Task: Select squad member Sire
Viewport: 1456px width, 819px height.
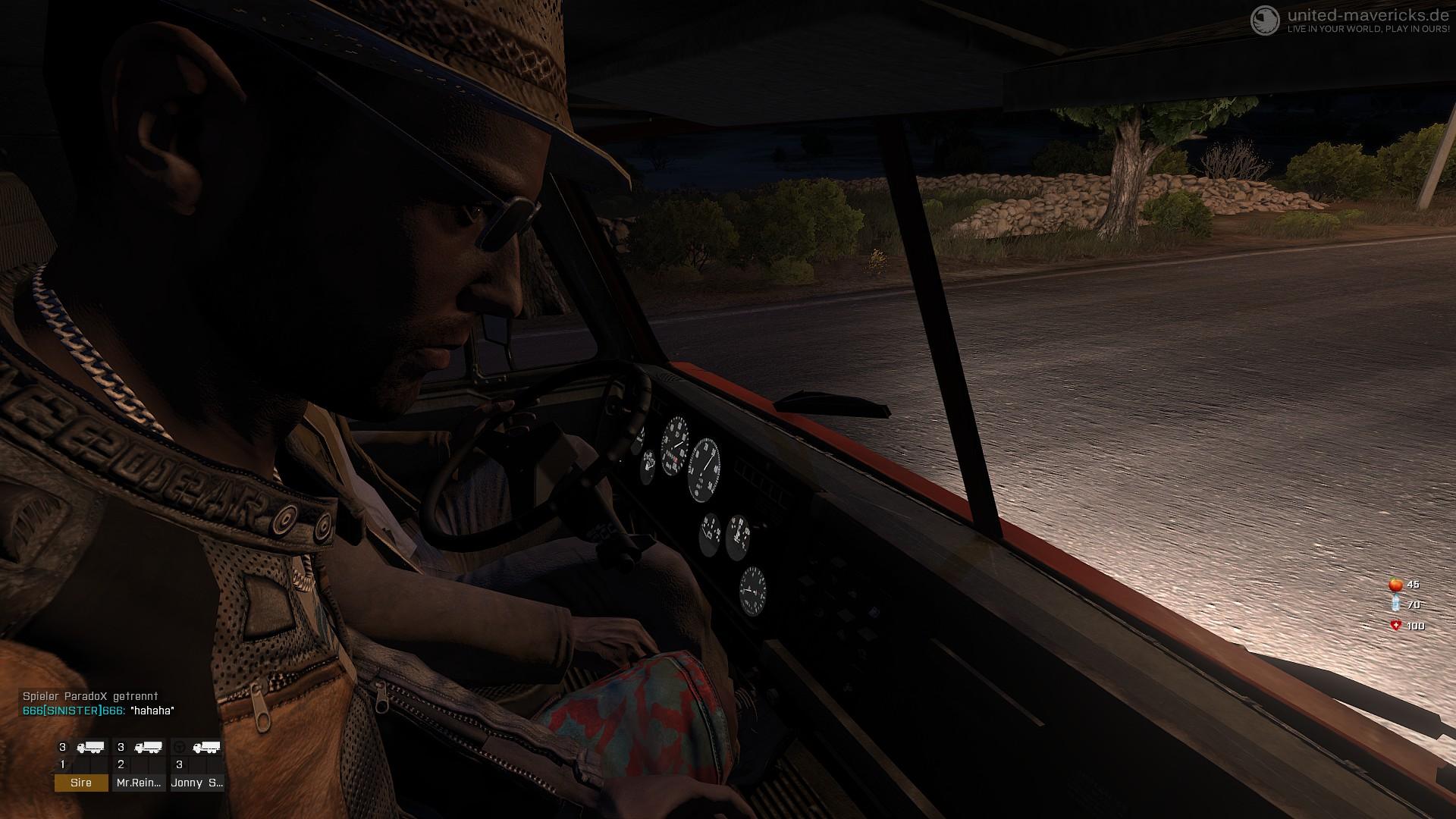Action: click(81, 783)
